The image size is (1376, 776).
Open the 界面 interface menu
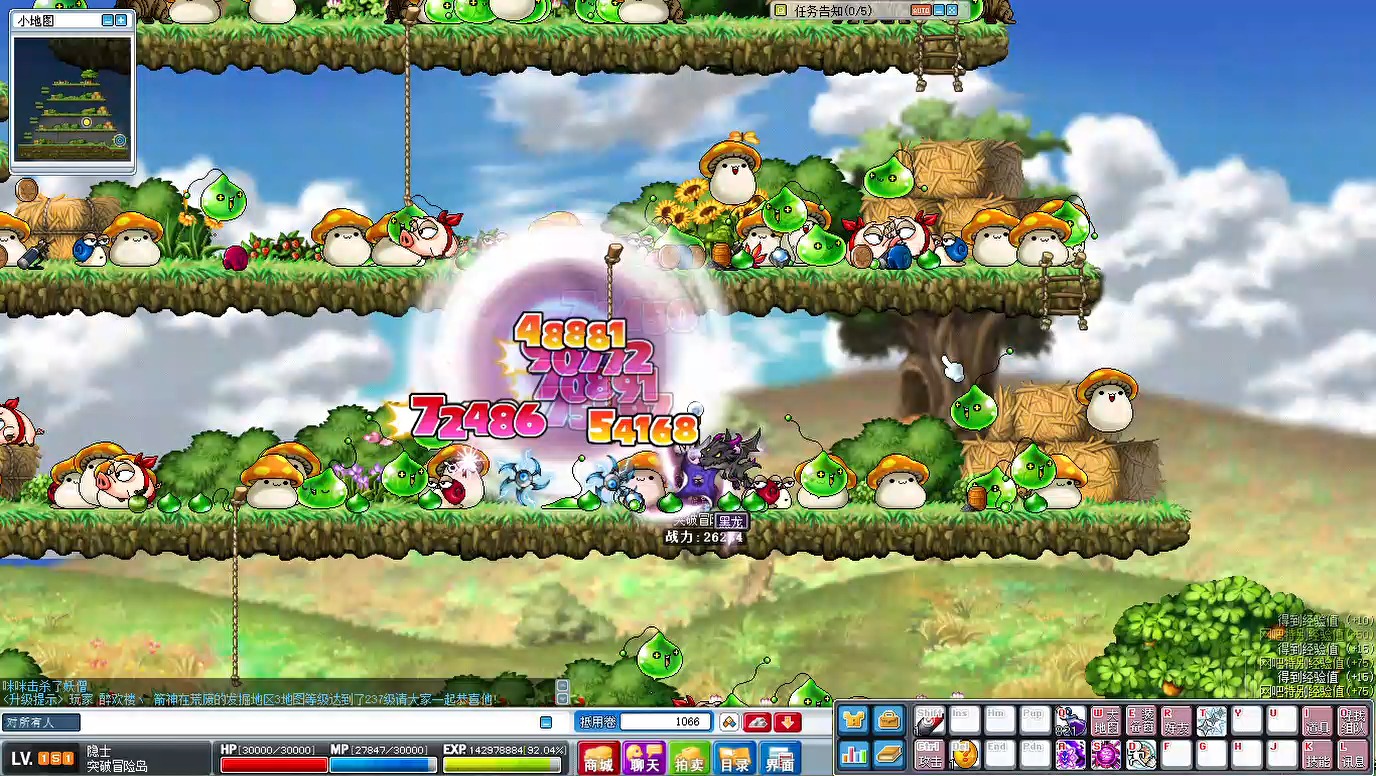click(780, 758)
